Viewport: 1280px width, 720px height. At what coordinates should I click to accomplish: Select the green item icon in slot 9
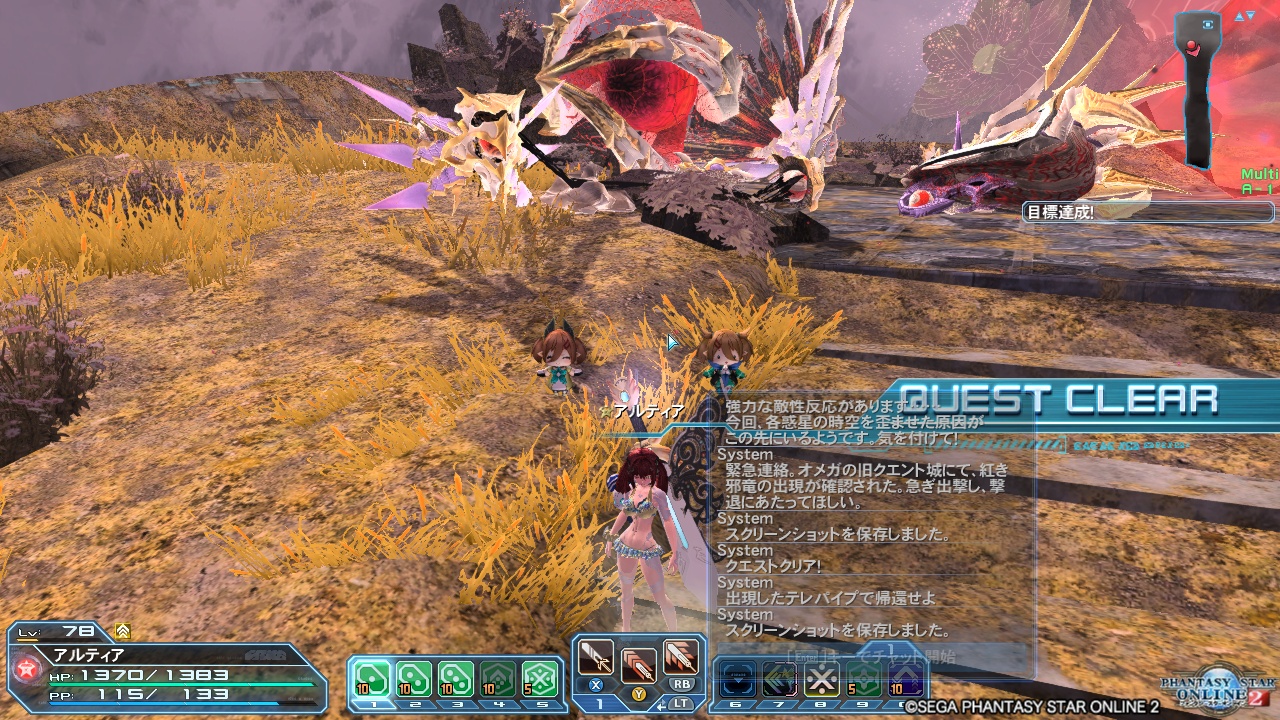coord(862,678)
